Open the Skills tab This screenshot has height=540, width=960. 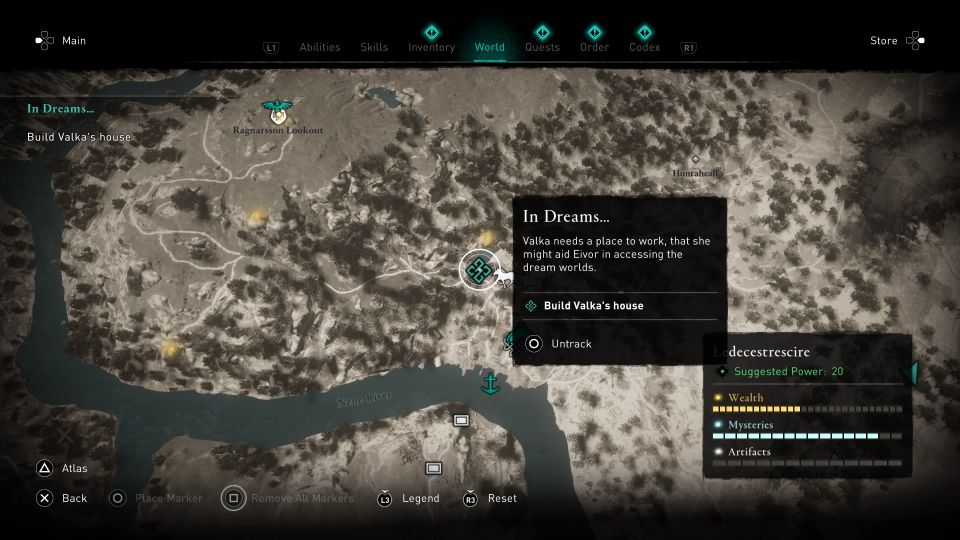(374, 47)
